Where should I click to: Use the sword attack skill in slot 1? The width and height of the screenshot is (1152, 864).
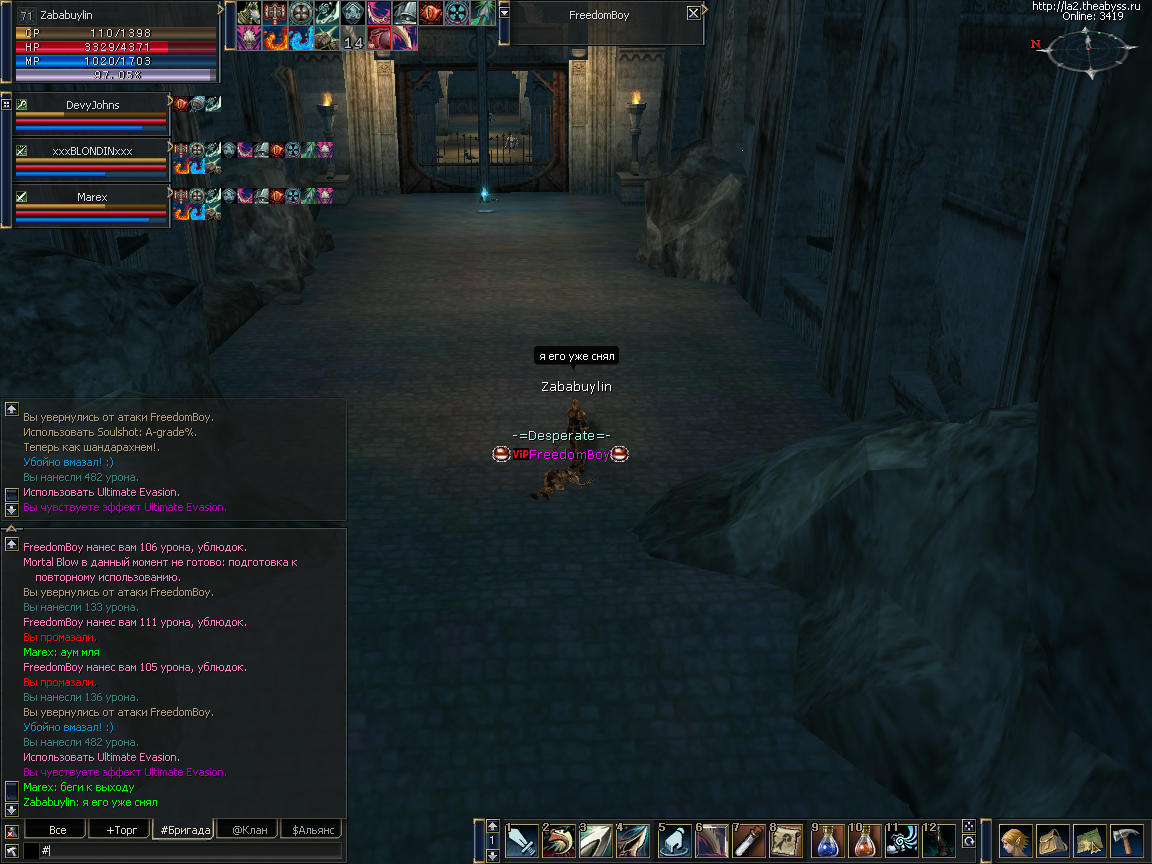(522, 841)
